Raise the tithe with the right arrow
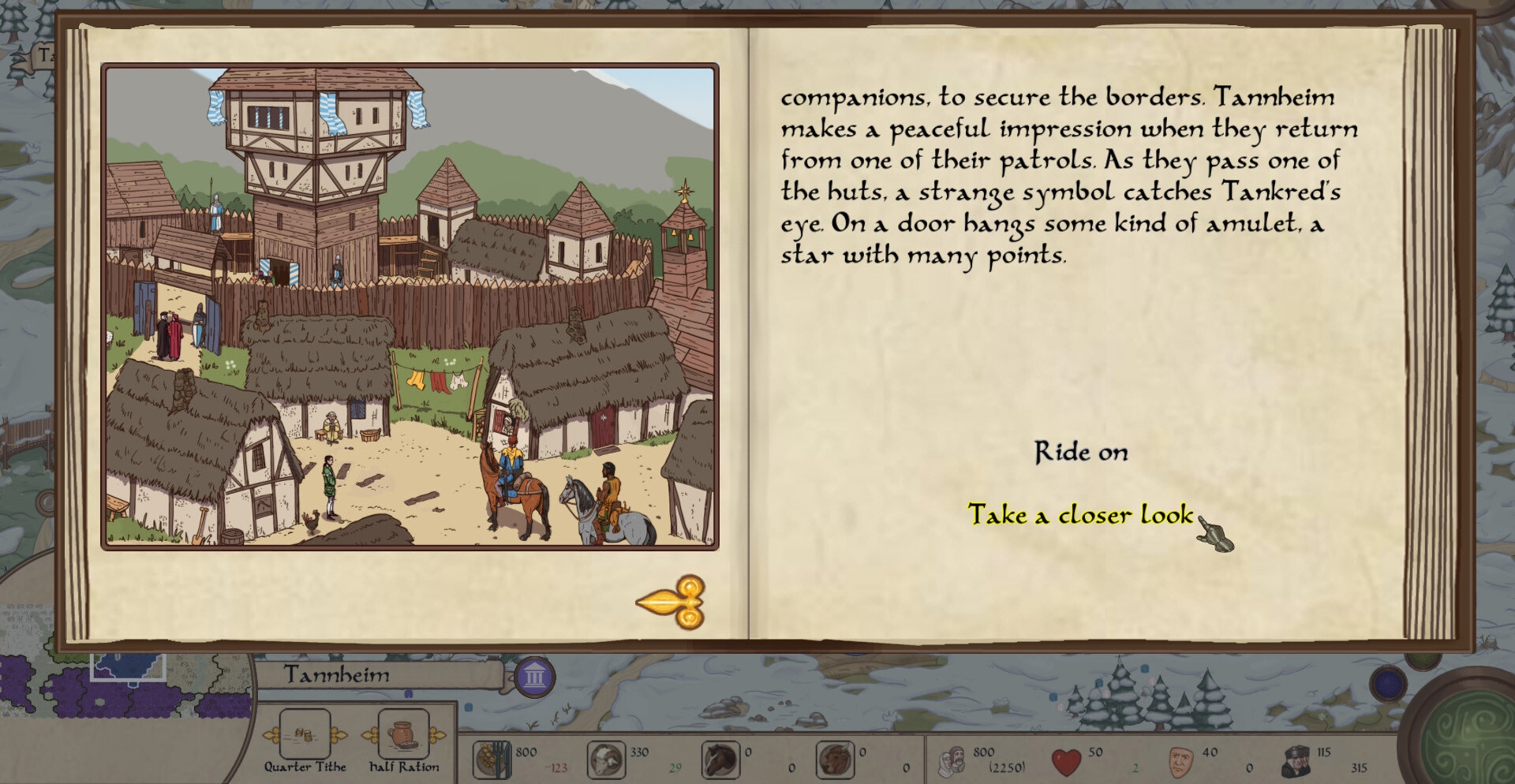 pyautogui.click(x=339, y=735)
